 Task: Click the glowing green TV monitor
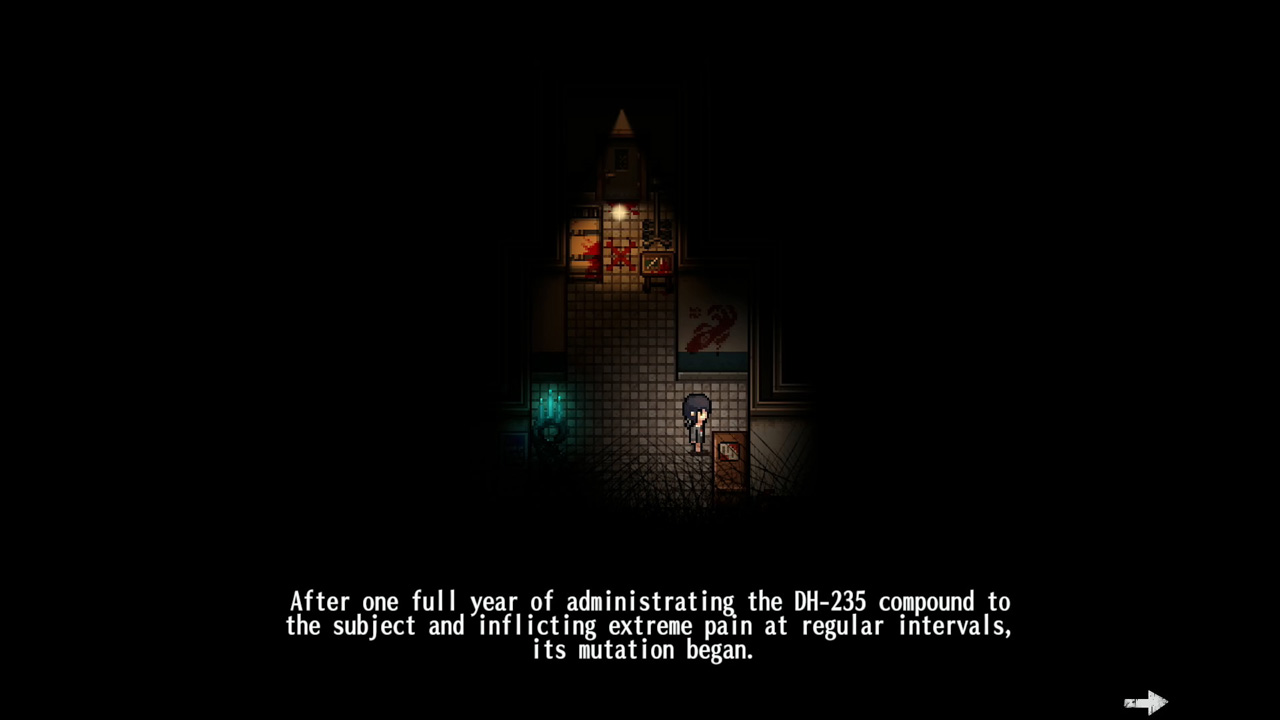[x=655, y=262]
